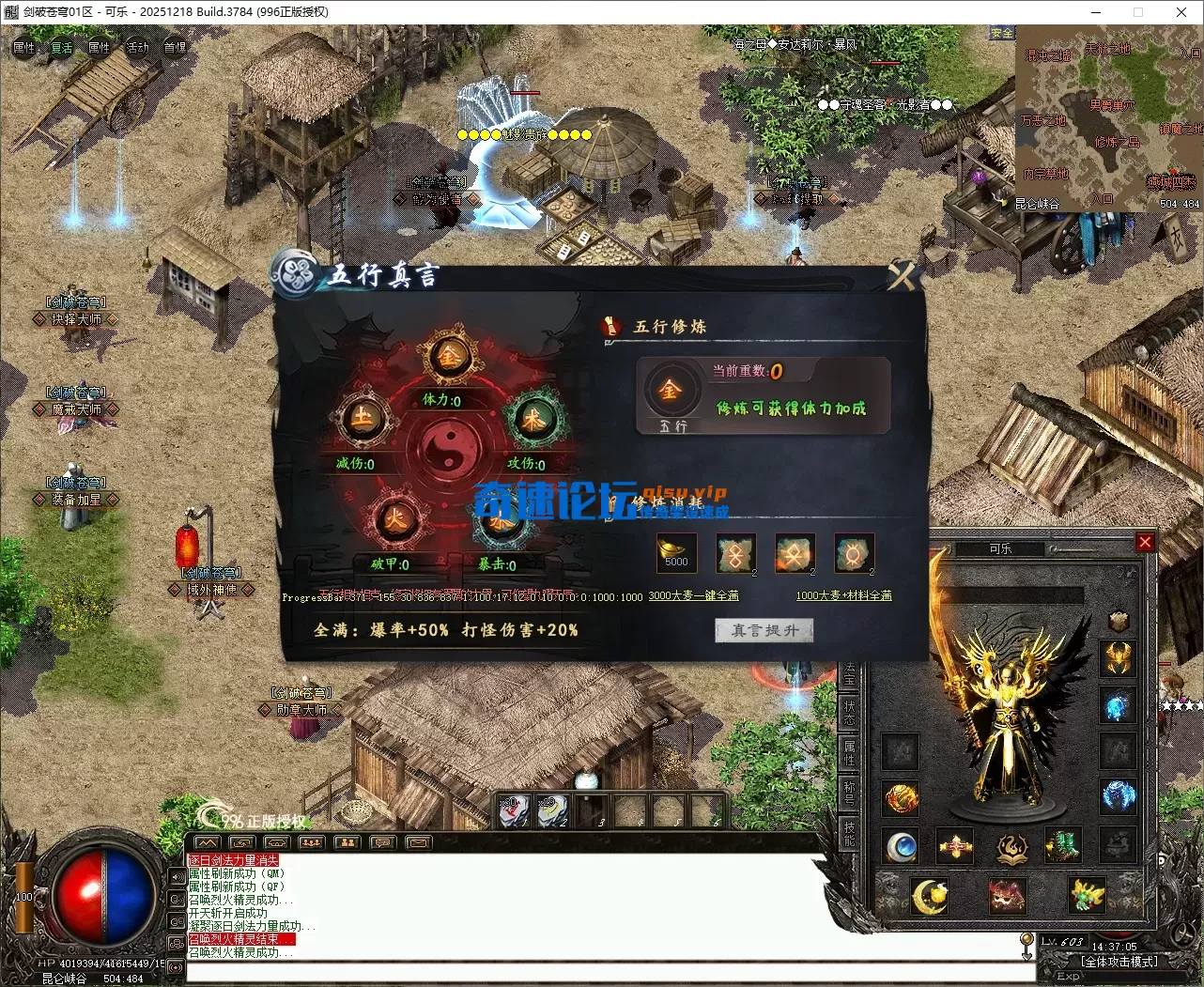The height and width of the screenshot is (987, 1204).
Task: Click the arrow above the Exp bar
Action: [1026, 948]
